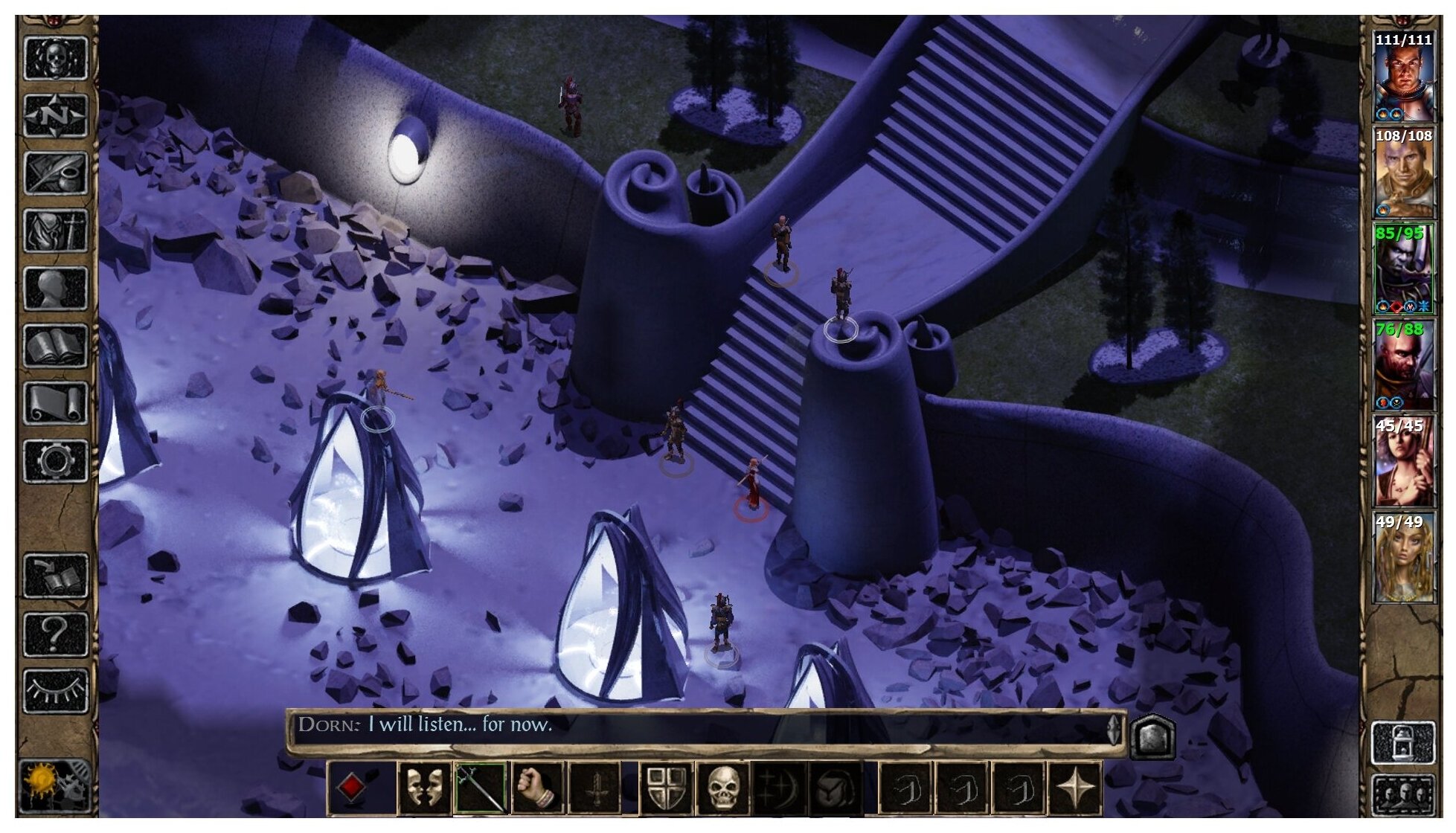
Task: Select the 111/111 character portrait
Action: click(x=1403, y=77)
